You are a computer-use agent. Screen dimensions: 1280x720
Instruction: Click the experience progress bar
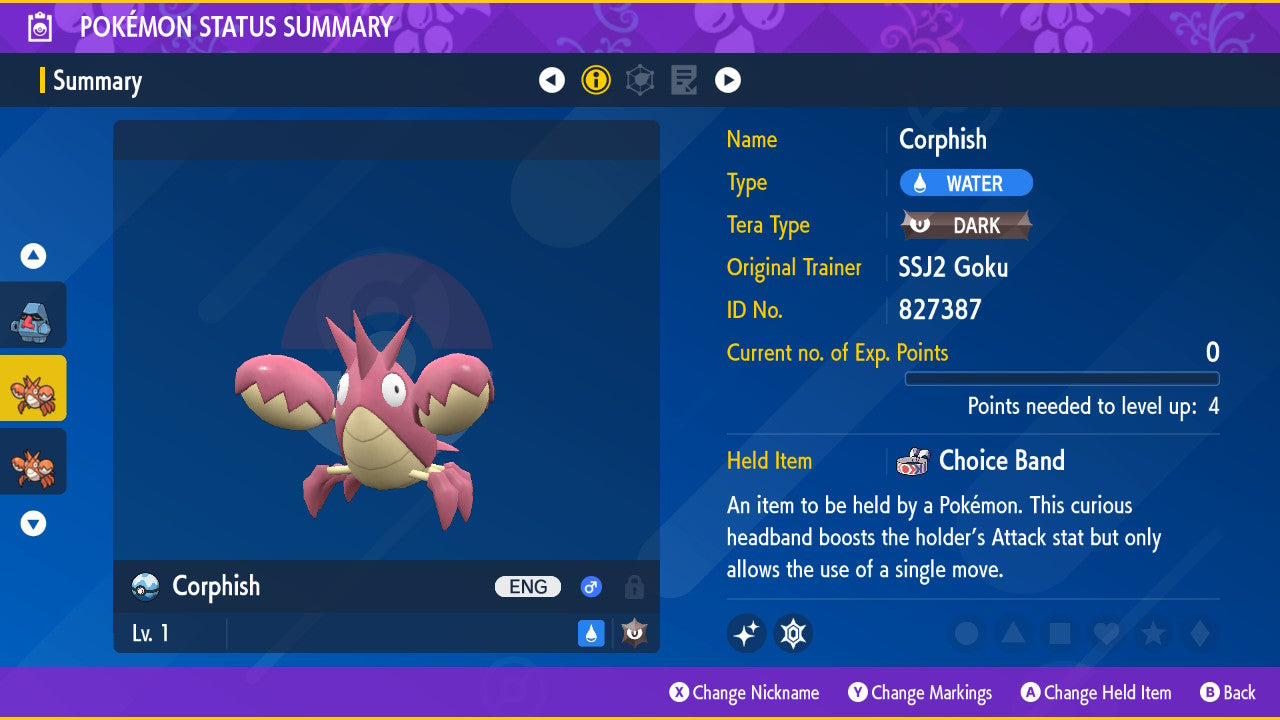(x=1062, y=379)
